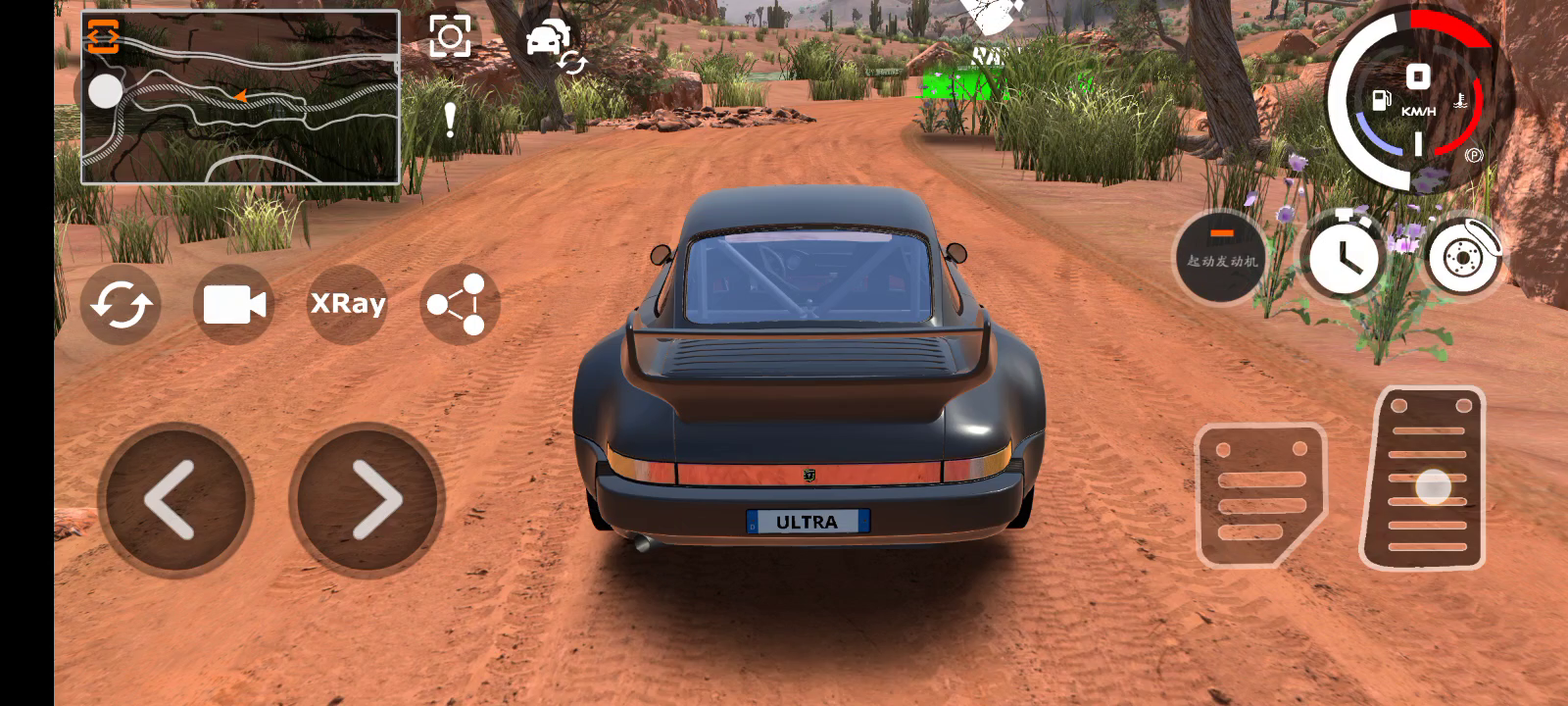Steer right with the right arrow button
This screenshot has width=1568, height=706.
coord(367,500)
